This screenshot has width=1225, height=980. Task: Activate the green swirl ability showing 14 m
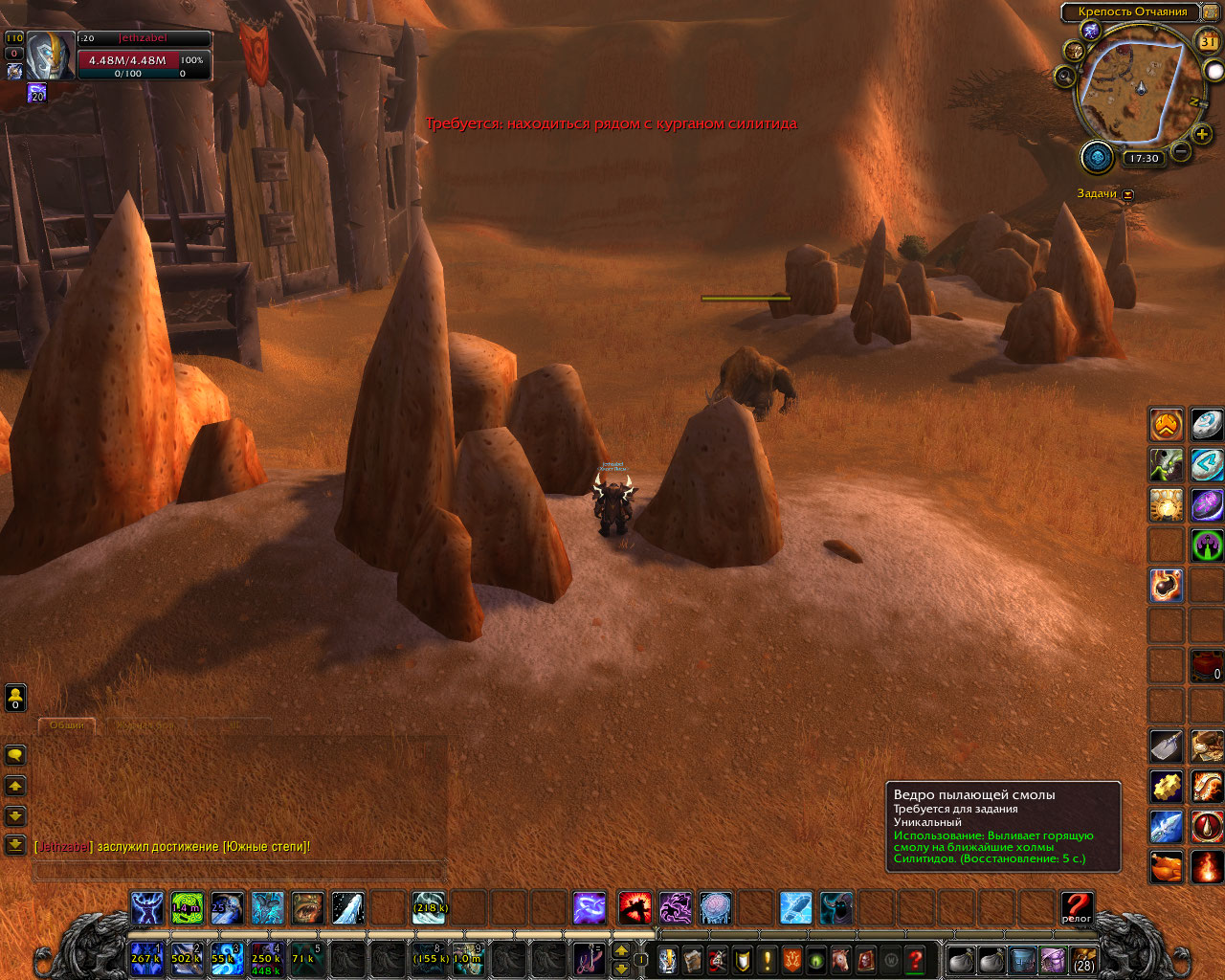click(x=187, y=908)
